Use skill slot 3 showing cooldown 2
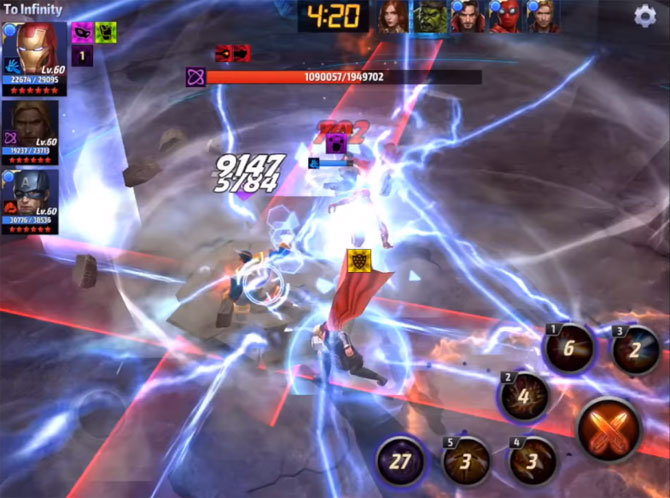This screenshot has width=670, height=498. [633, 351]
